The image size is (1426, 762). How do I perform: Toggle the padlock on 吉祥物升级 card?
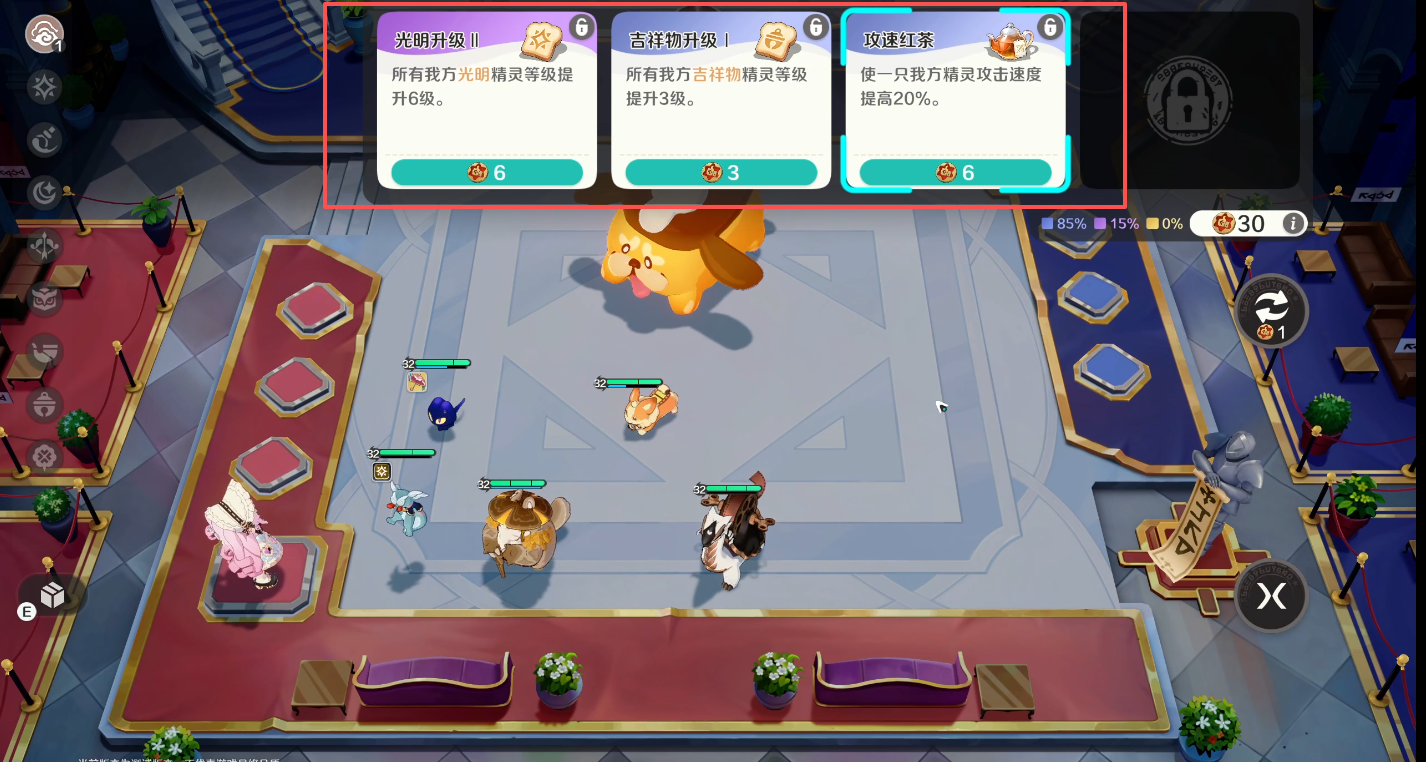816,27
